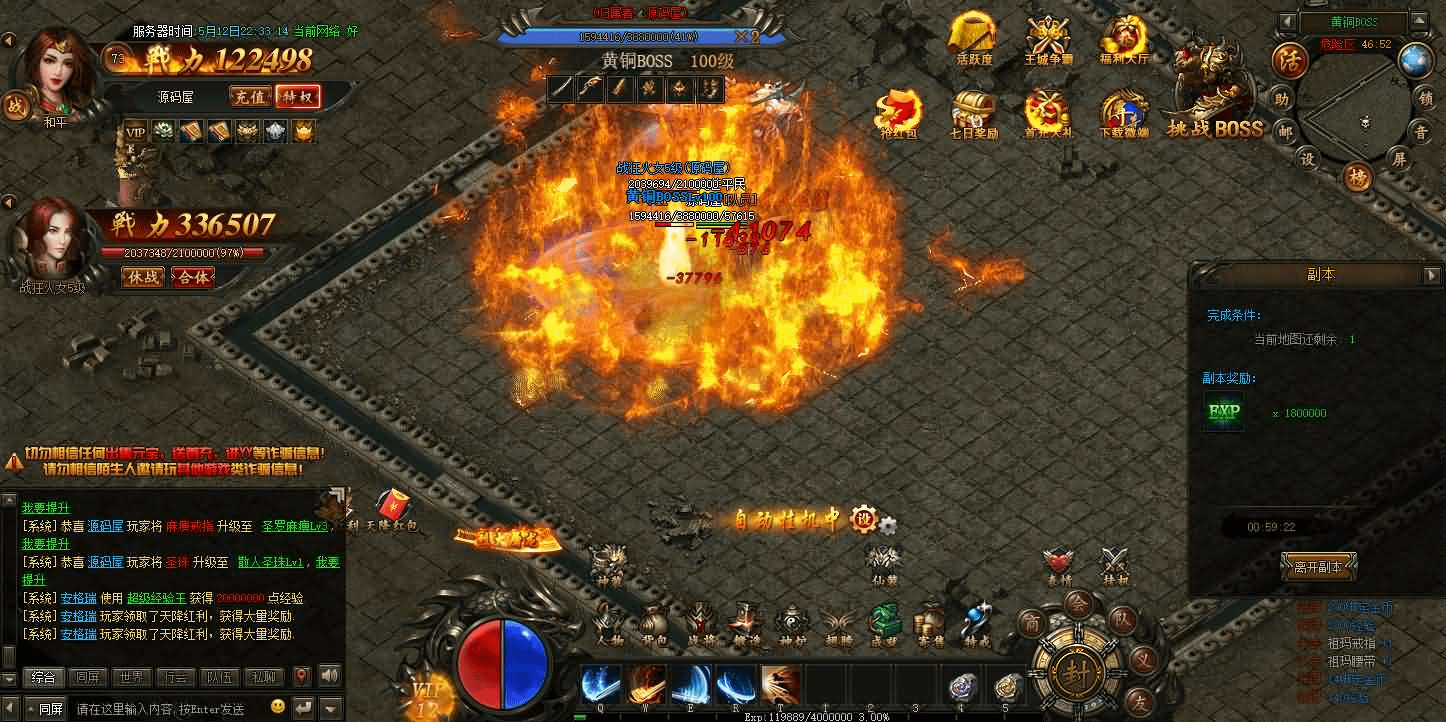This screenshot has height=722, width=1446.
Task: Leave the dungeon with 离开副本
Action: 1319,566
